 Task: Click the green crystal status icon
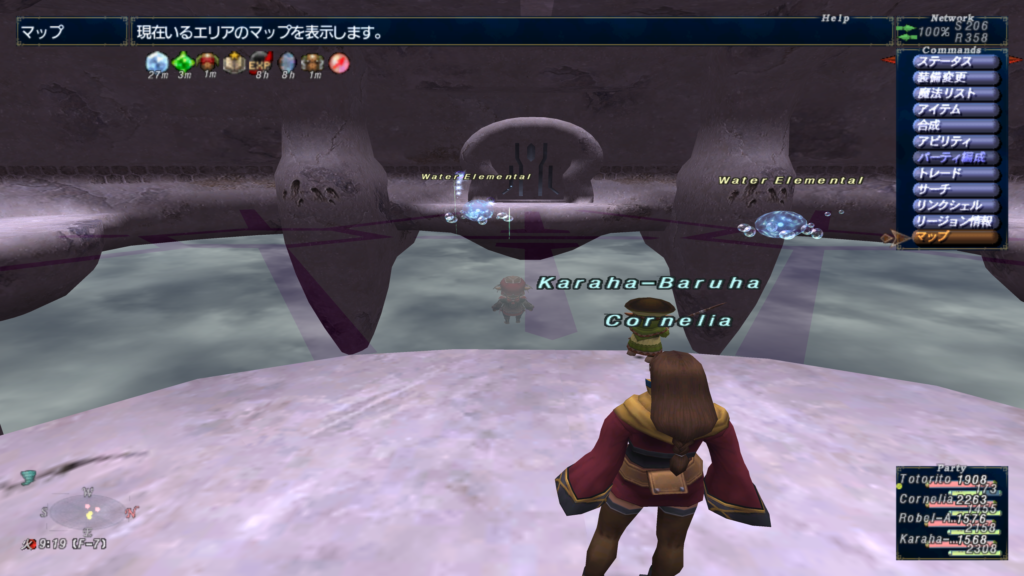[x=182, y=62]
